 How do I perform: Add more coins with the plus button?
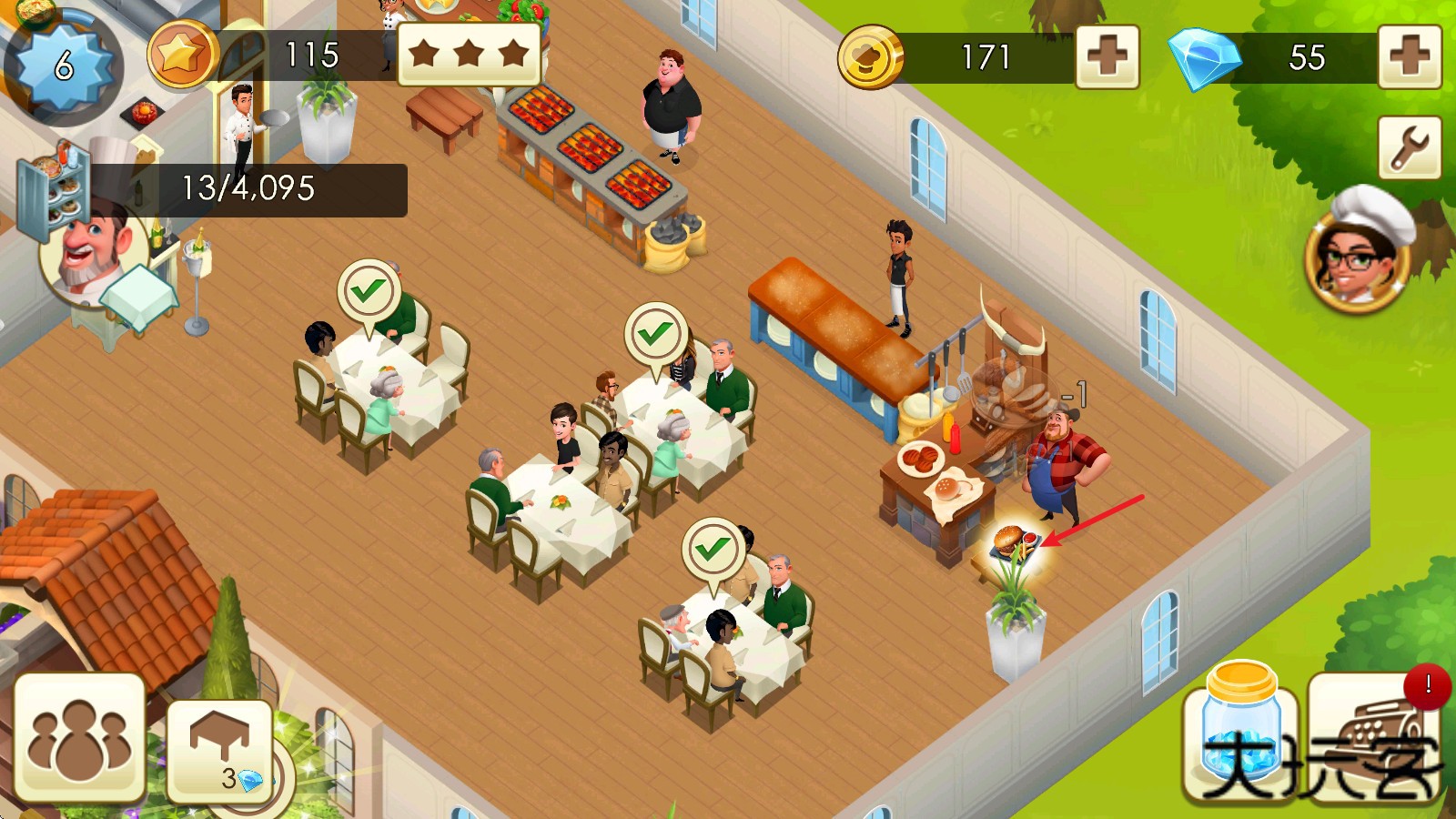[x=1107, y=57]
